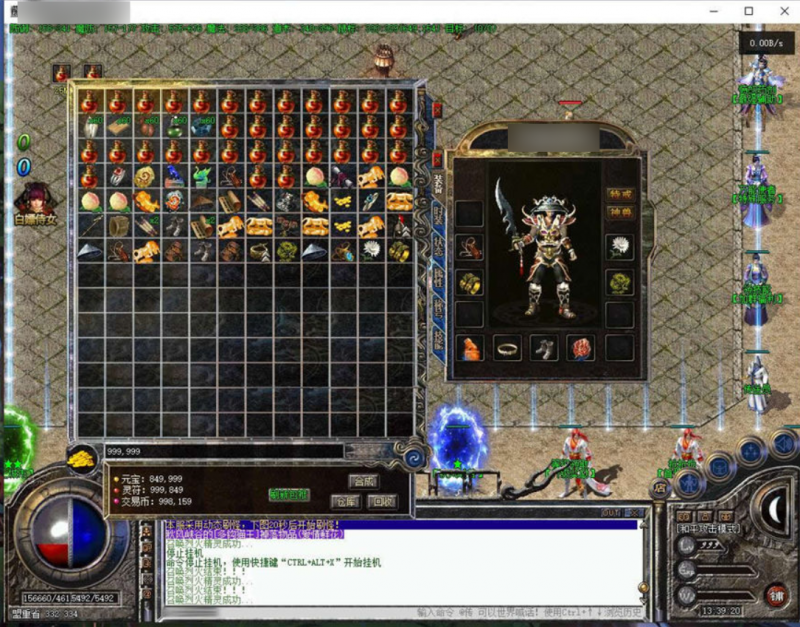Screen dimensions: 800x627
Task: Click the gold ingot pile icon
Action: pos(82,458)
